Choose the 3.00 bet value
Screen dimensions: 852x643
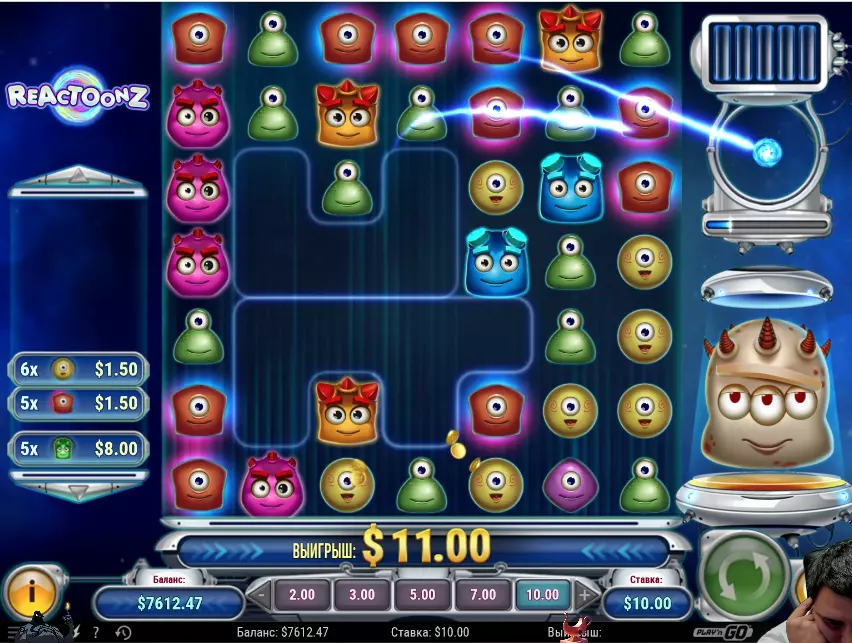361,594
